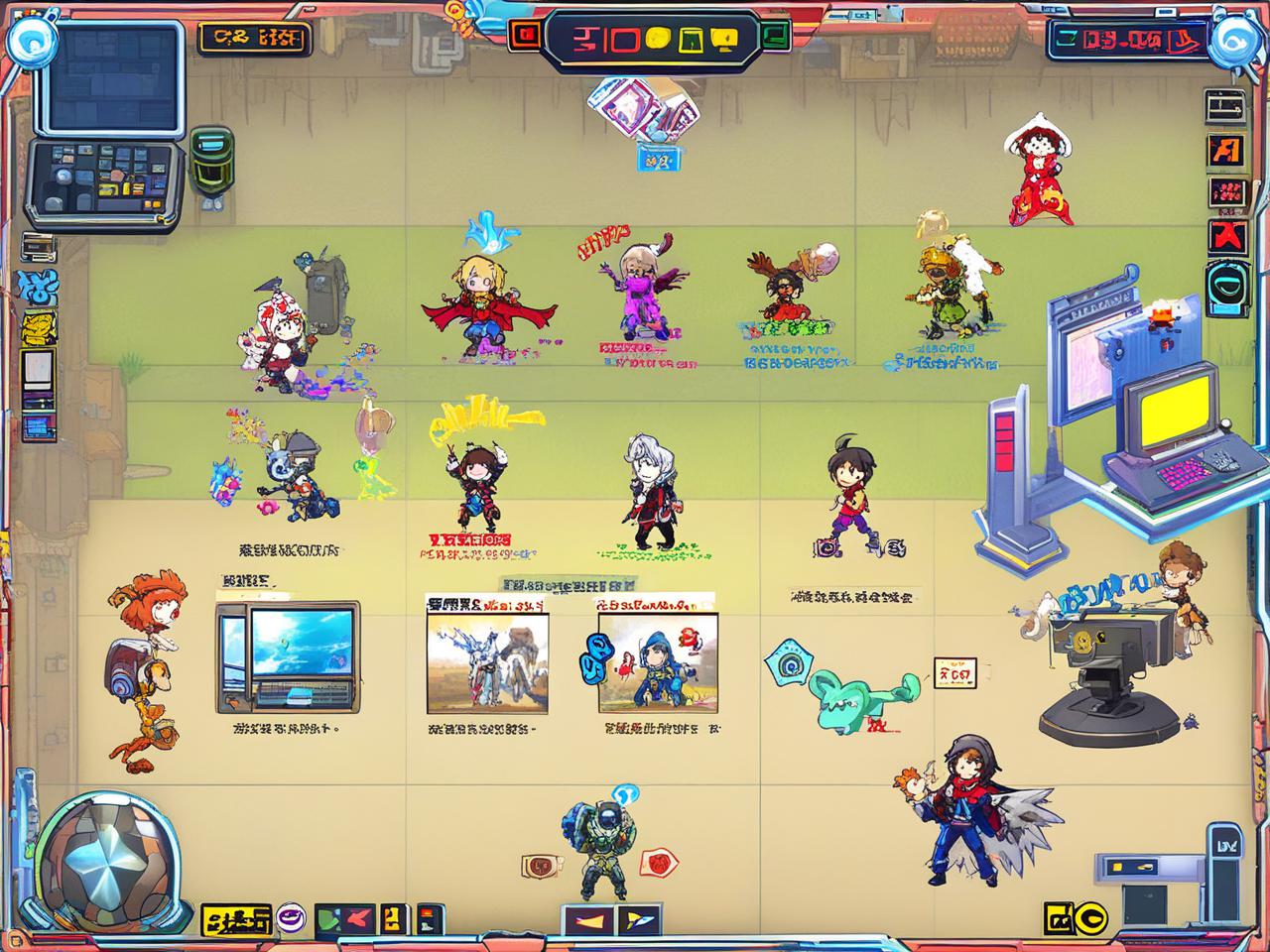
Task: Select the blue hooded character card
Action: point(656,661)
